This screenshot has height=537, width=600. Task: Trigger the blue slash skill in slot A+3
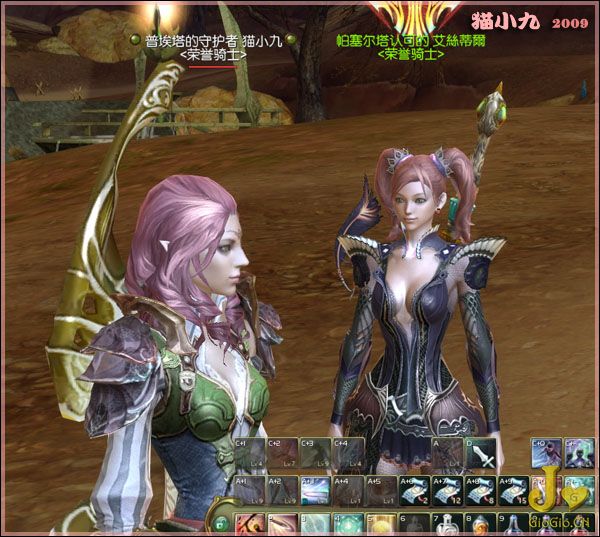315,490
